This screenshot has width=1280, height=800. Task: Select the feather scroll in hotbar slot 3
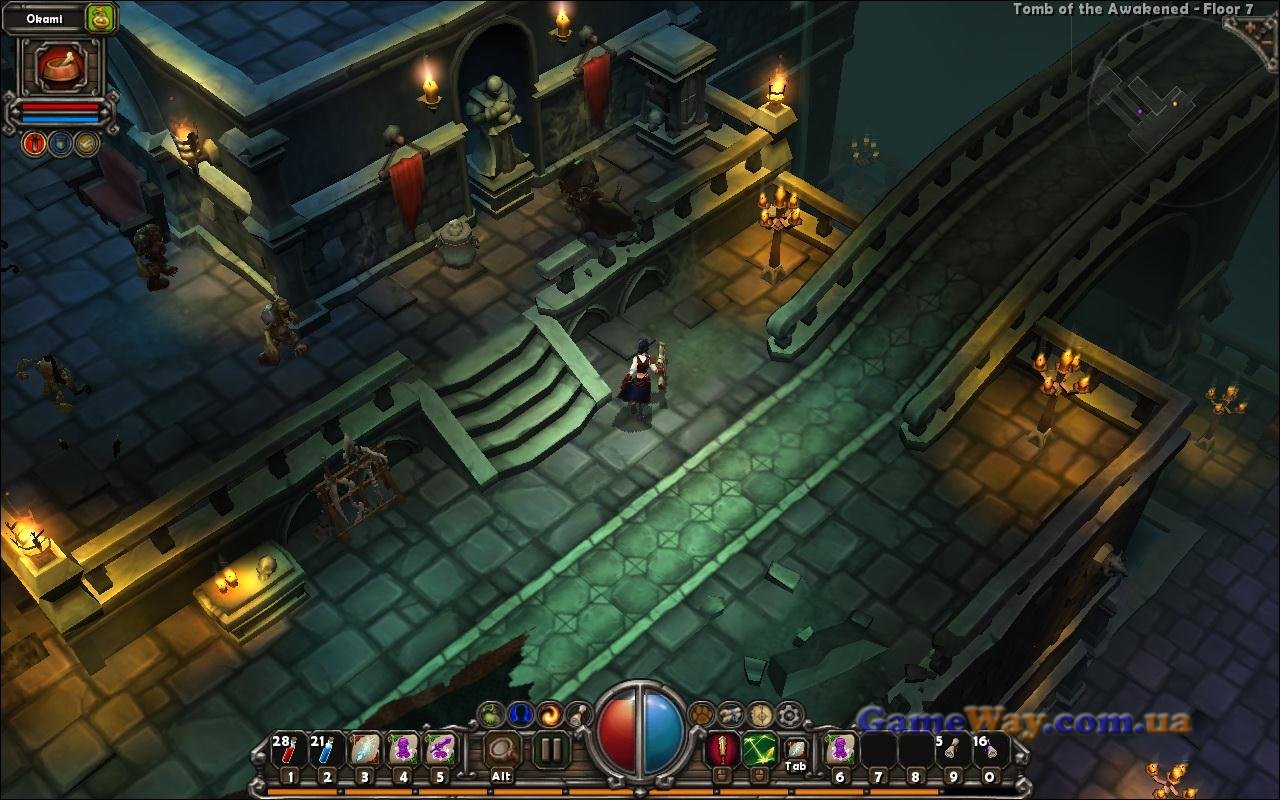[364, 749]
